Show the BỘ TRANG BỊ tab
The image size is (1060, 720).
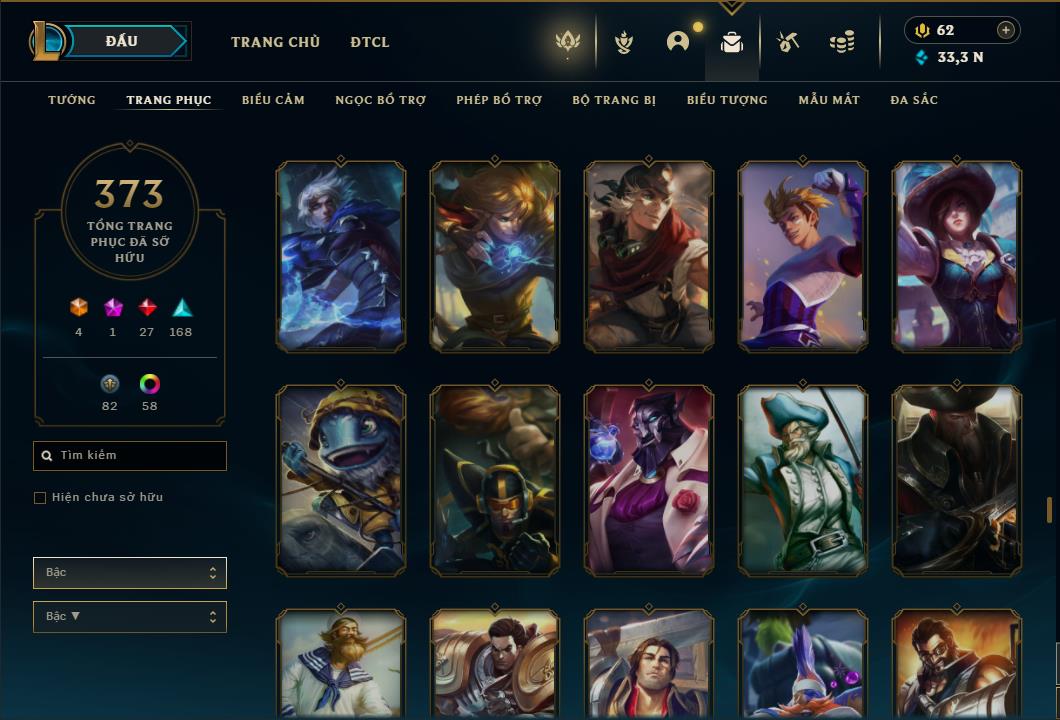pos(614,100)
